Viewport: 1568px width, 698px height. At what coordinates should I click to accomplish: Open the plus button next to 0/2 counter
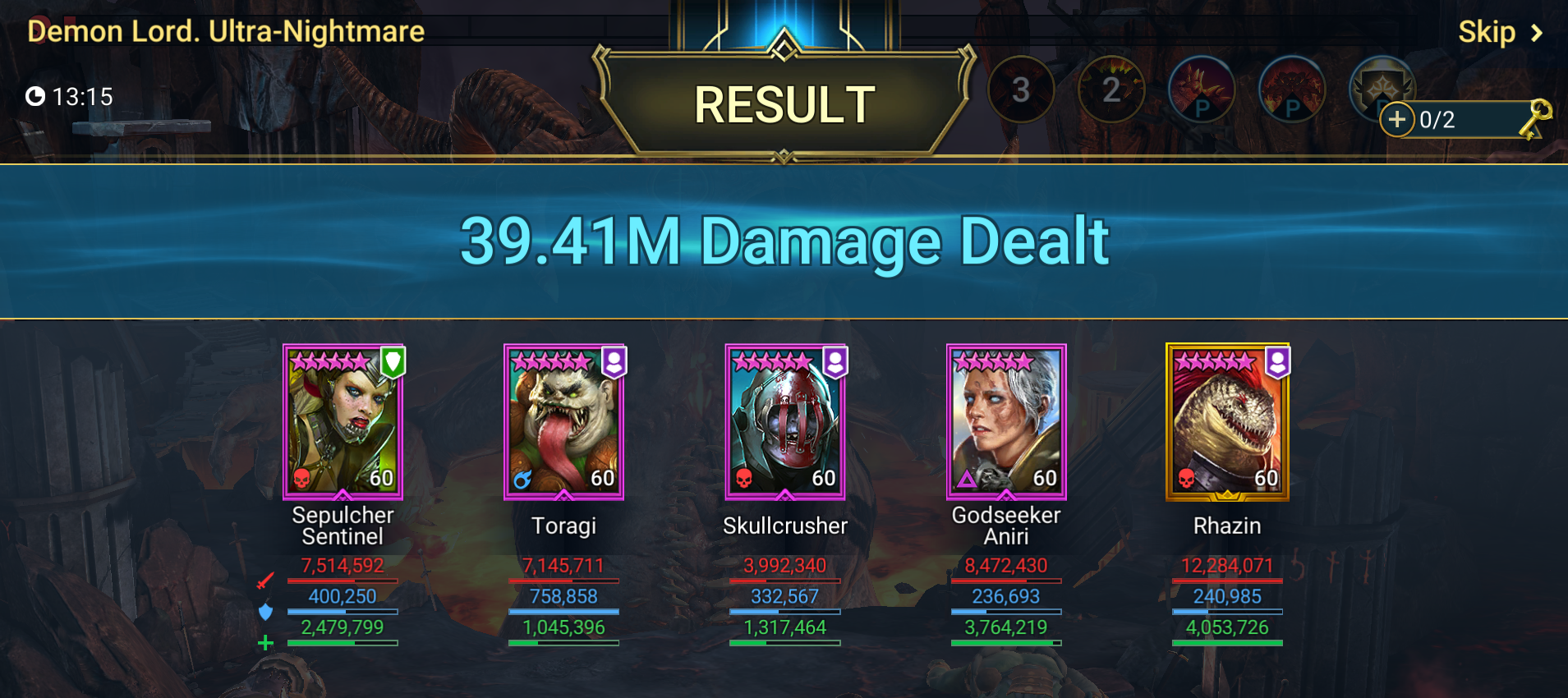[x=1396, y=120]
